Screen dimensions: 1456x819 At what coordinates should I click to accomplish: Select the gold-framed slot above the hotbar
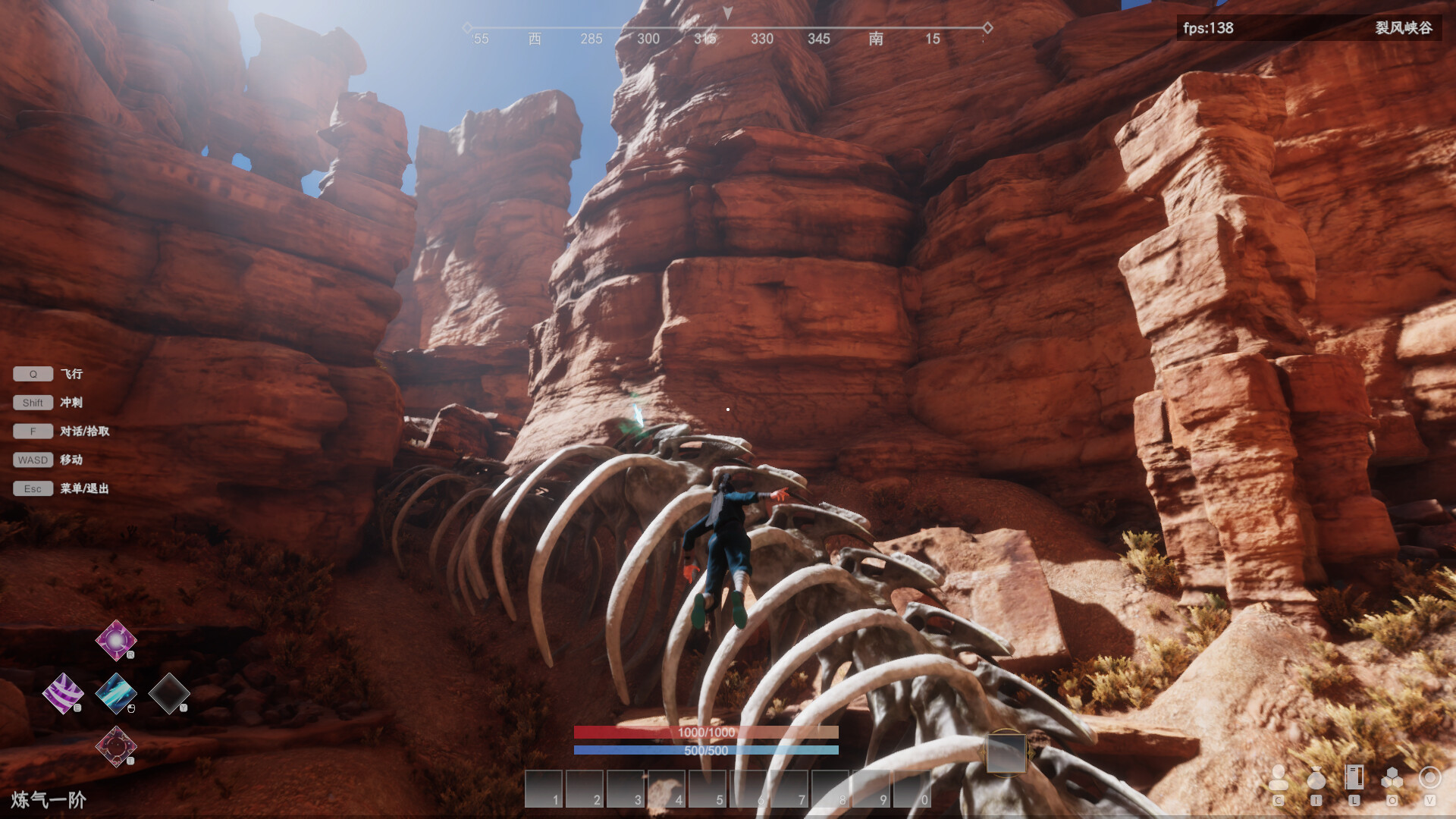click(1006, 753)
